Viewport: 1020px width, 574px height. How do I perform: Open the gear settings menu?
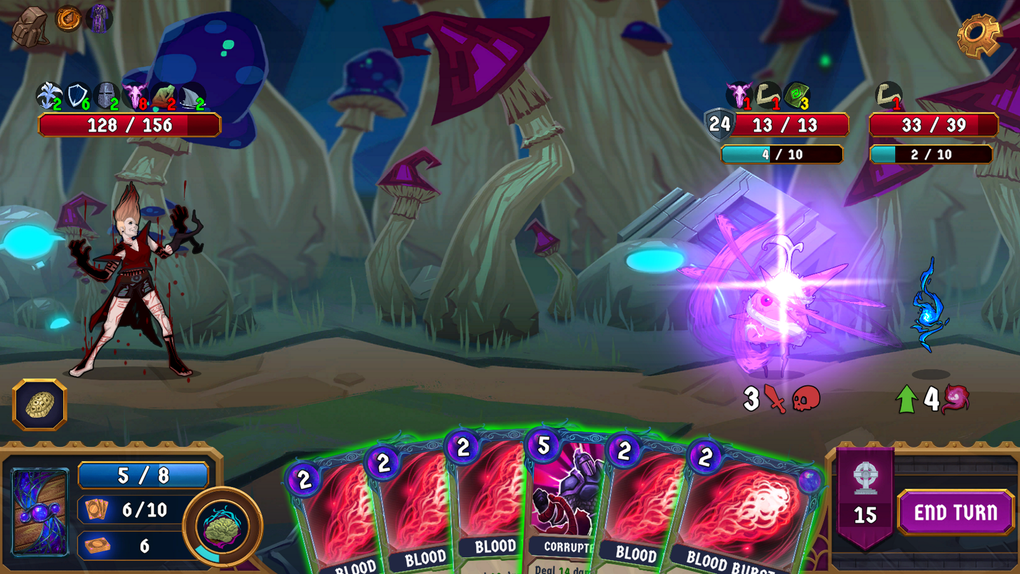coord(978,36)
